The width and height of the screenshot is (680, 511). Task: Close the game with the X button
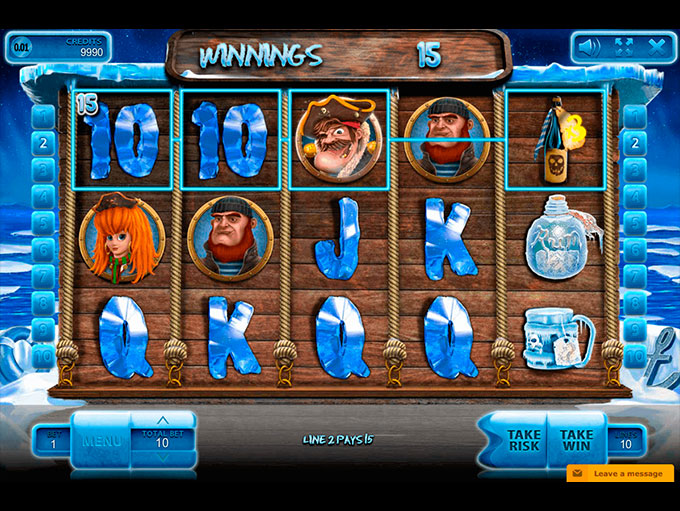[656, 46]
